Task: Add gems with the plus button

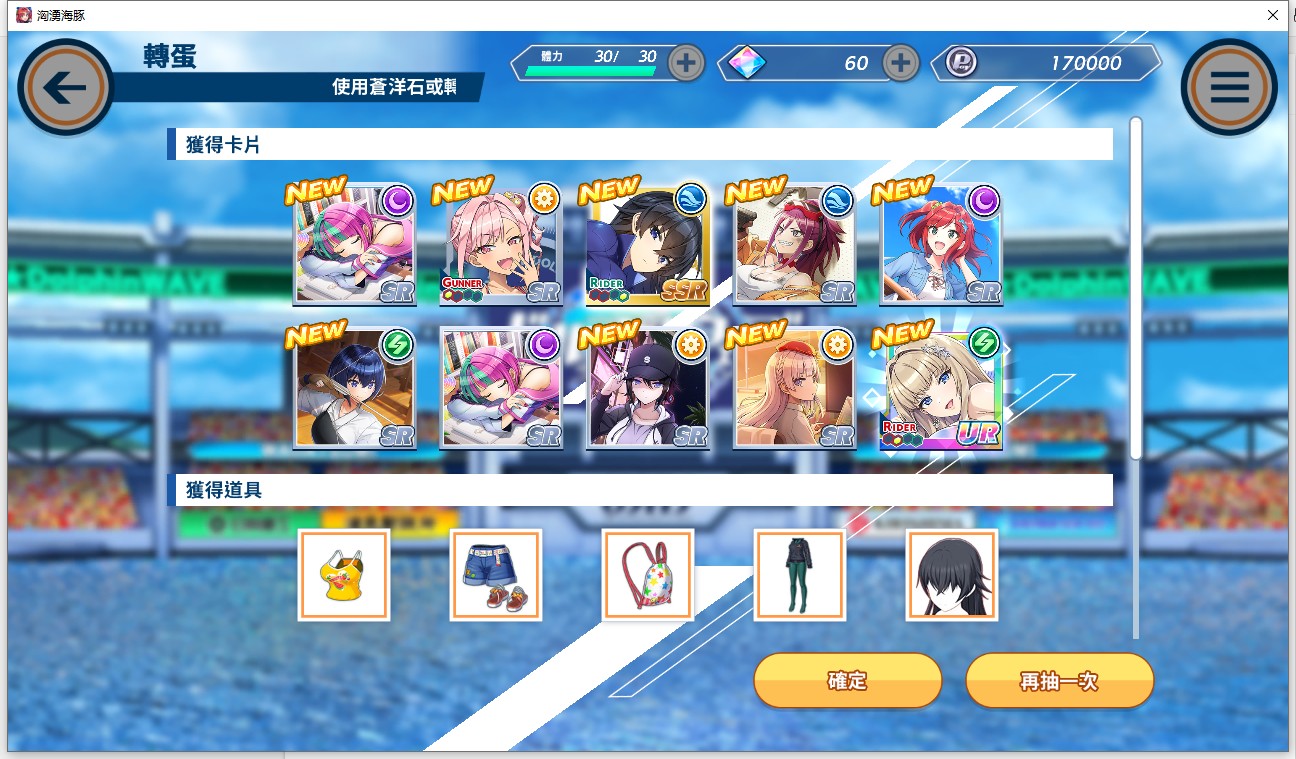Action: pos(901,63)
